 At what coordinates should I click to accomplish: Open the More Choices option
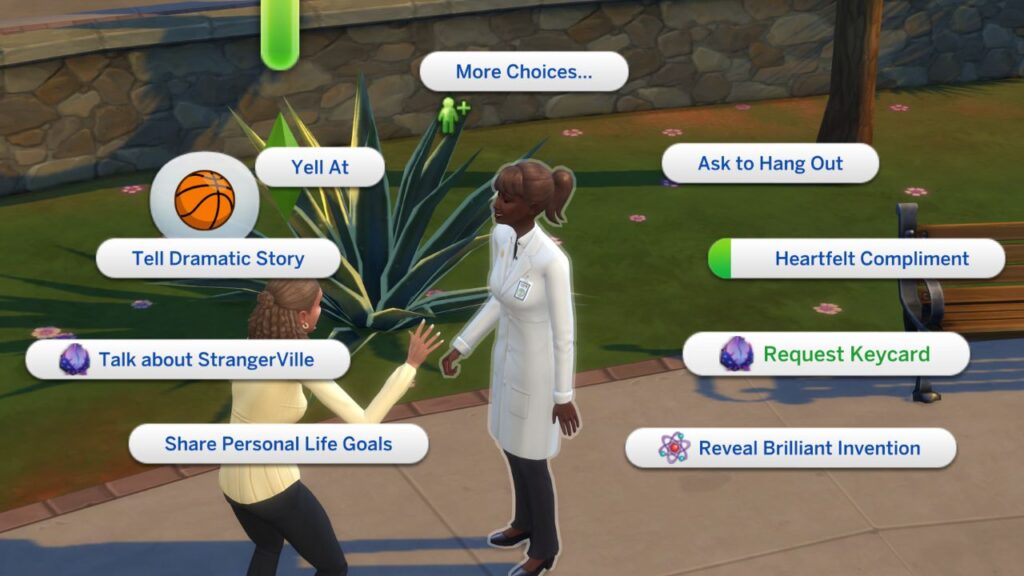[x=523, y=72]
